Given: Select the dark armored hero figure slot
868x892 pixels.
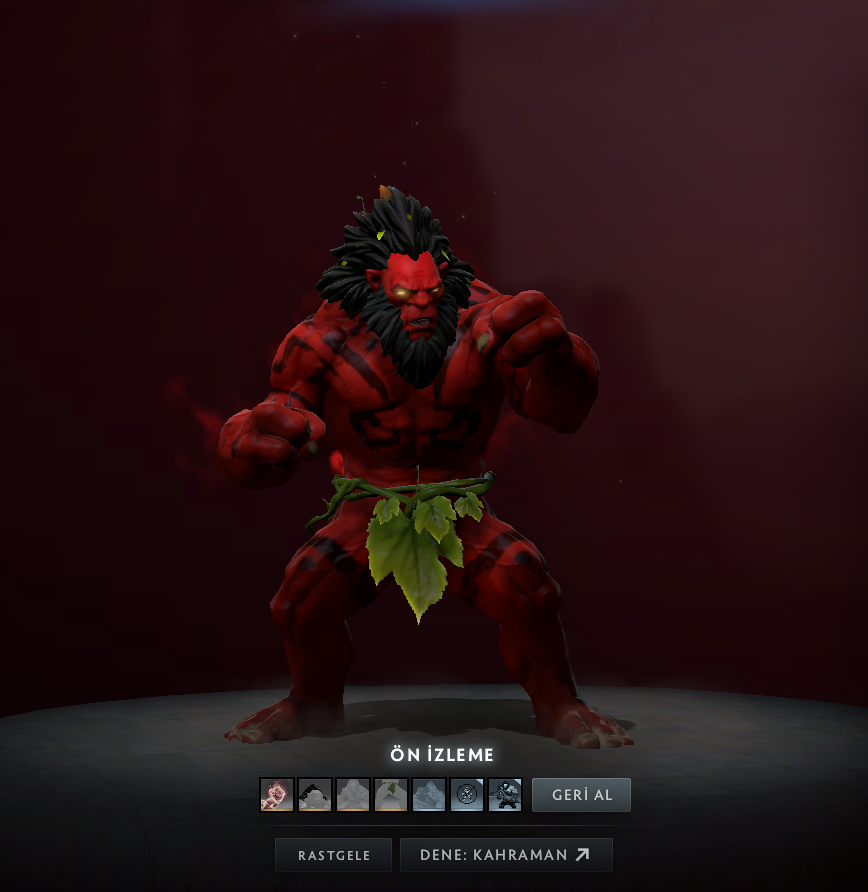Looking at the screenshot, I should tap(505, 795).
